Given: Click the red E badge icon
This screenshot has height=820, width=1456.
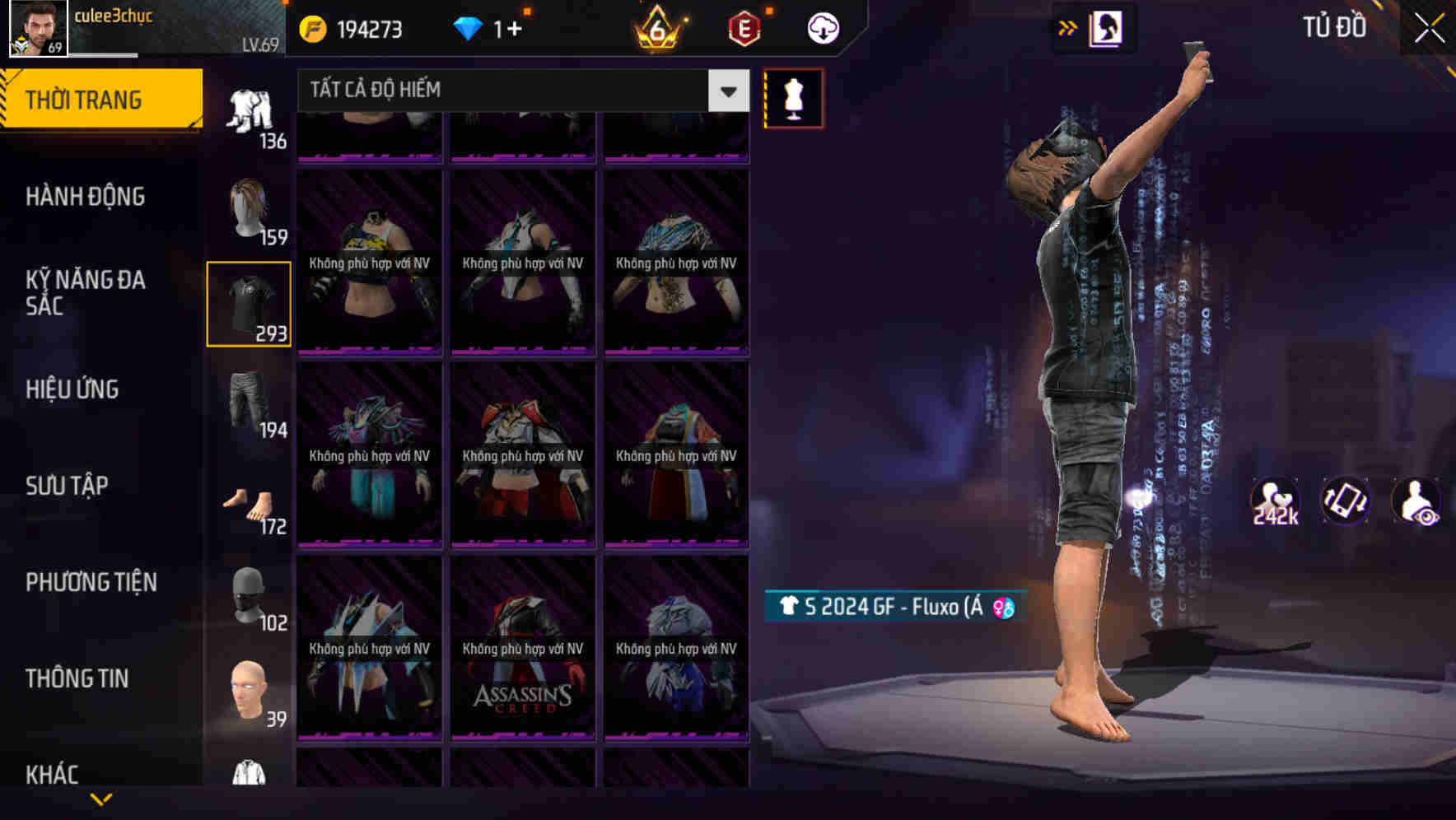Looking at the screenshot, I should coord(742,27).
